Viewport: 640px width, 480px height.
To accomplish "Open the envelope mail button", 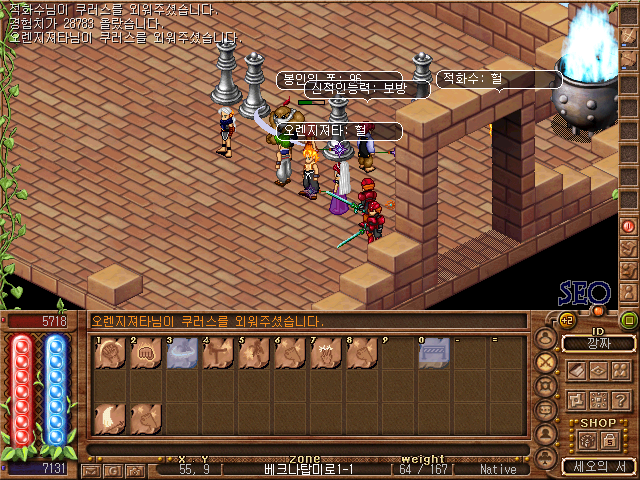I will click(90, 469).
